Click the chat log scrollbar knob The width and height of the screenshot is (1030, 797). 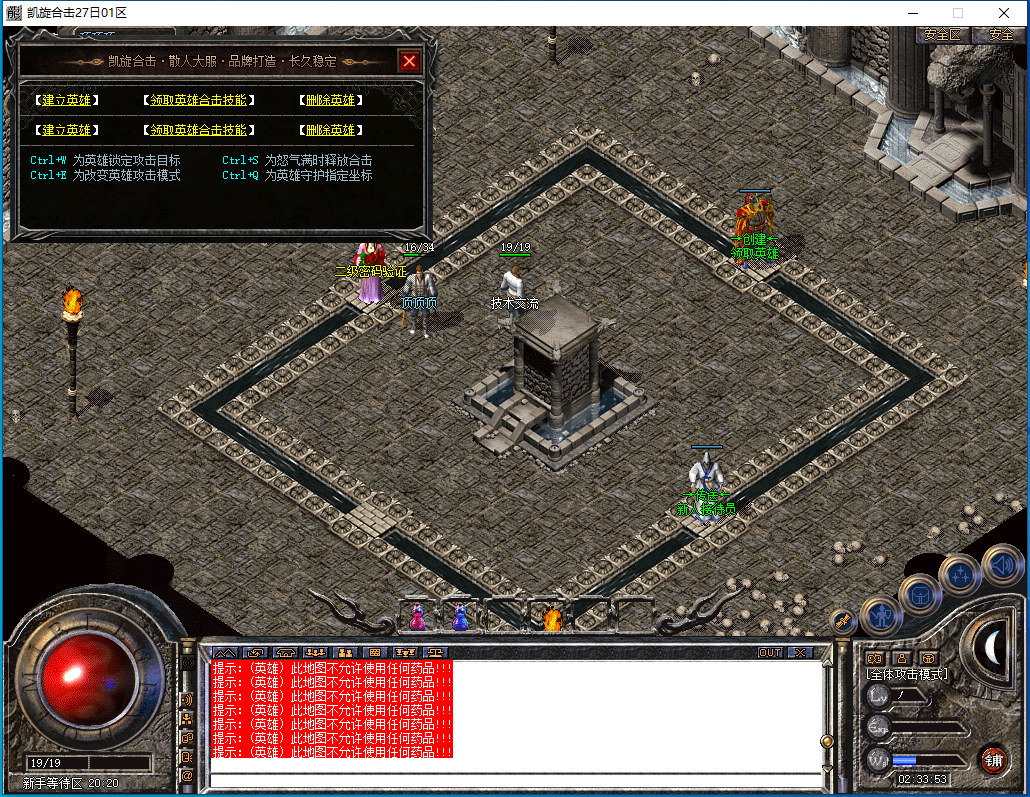[827, 741]
